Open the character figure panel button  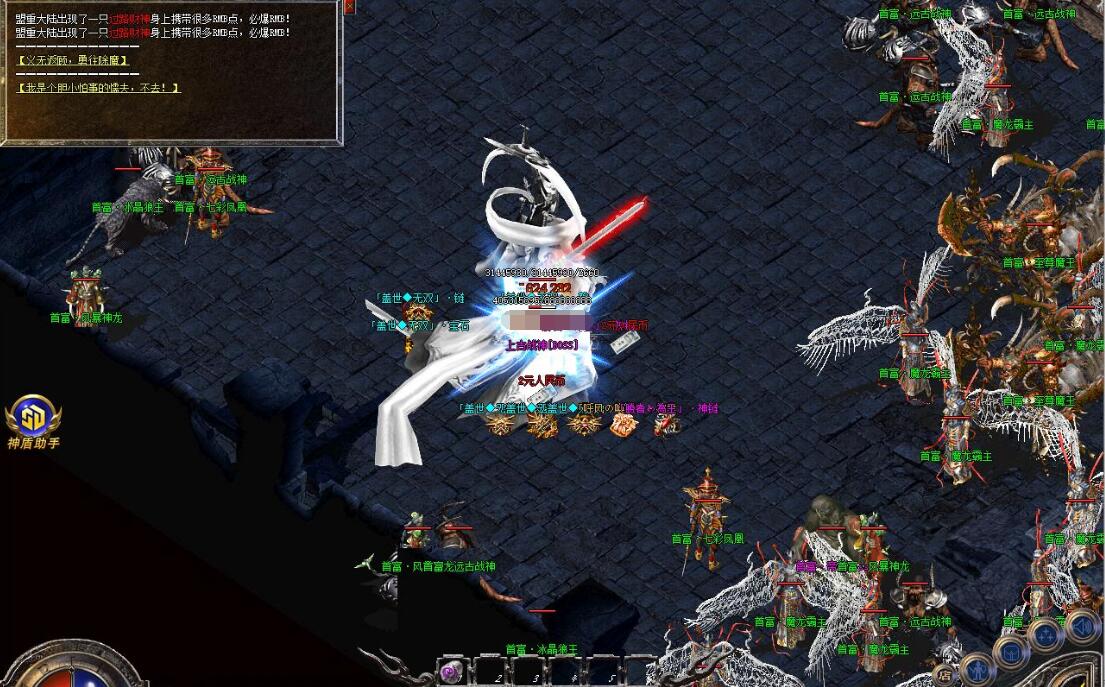point(977,669)
